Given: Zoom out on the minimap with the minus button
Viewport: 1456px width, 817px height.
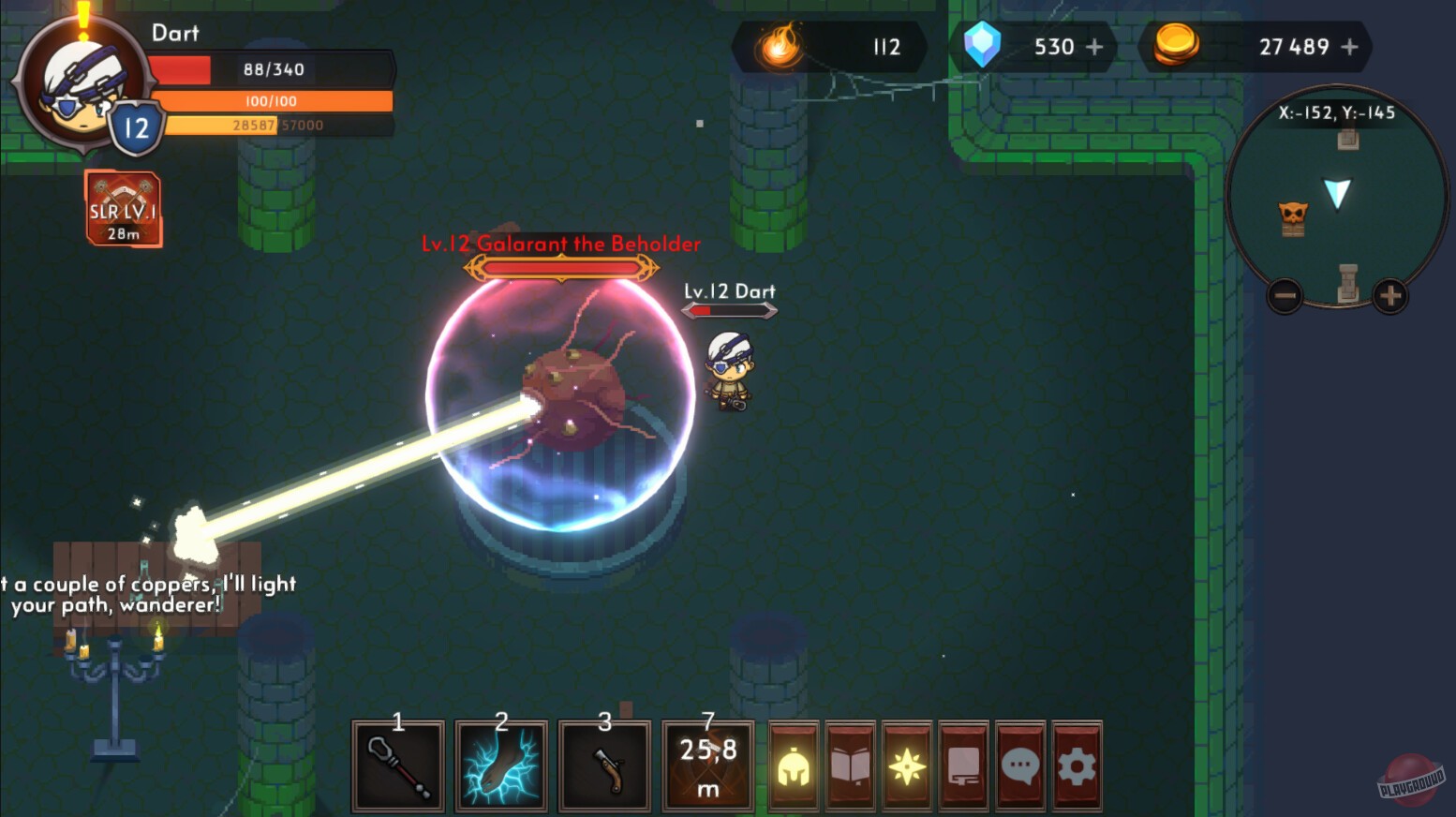Looking at the screenshot, I should (1284, 296).
